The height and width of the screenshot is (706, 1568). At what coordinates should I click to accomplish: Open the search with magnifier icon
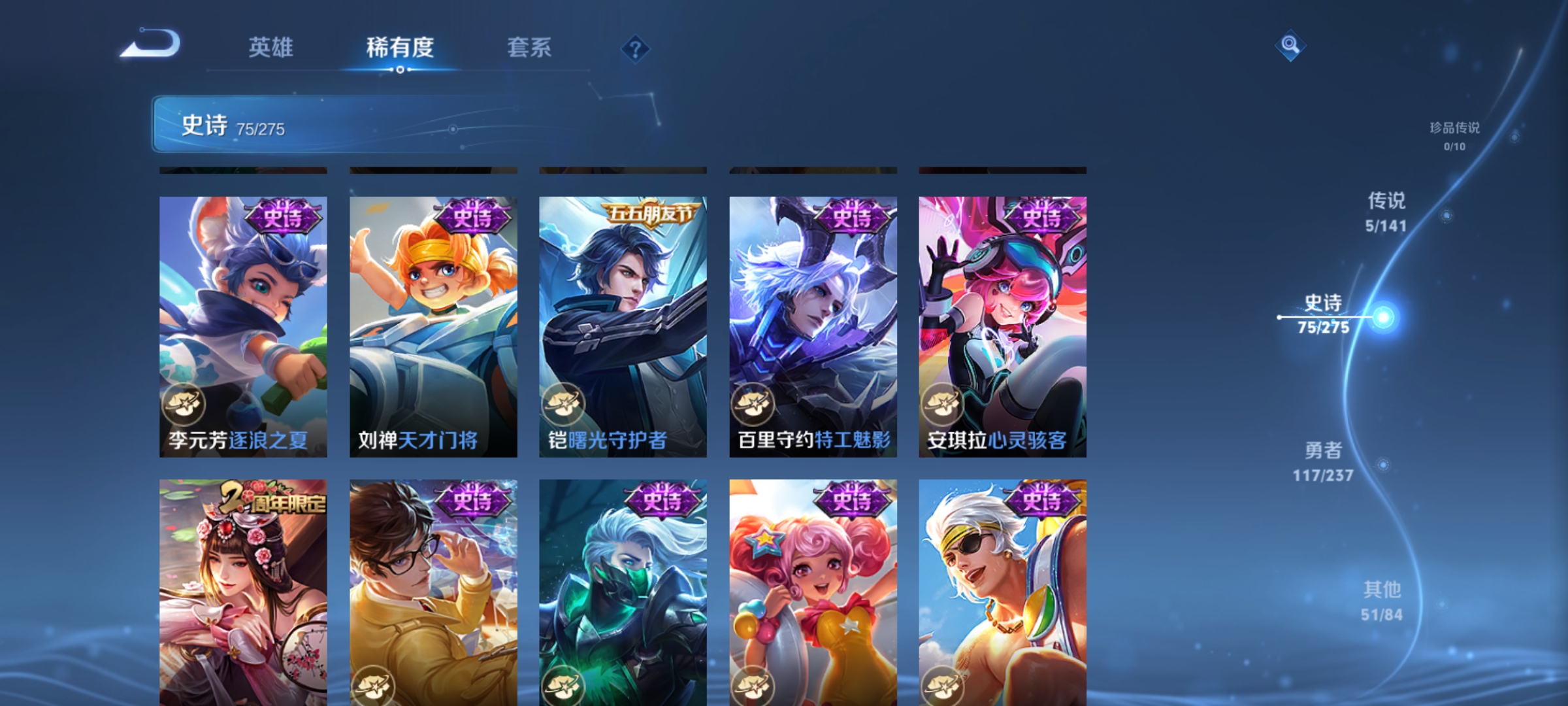coord(1290,46)
